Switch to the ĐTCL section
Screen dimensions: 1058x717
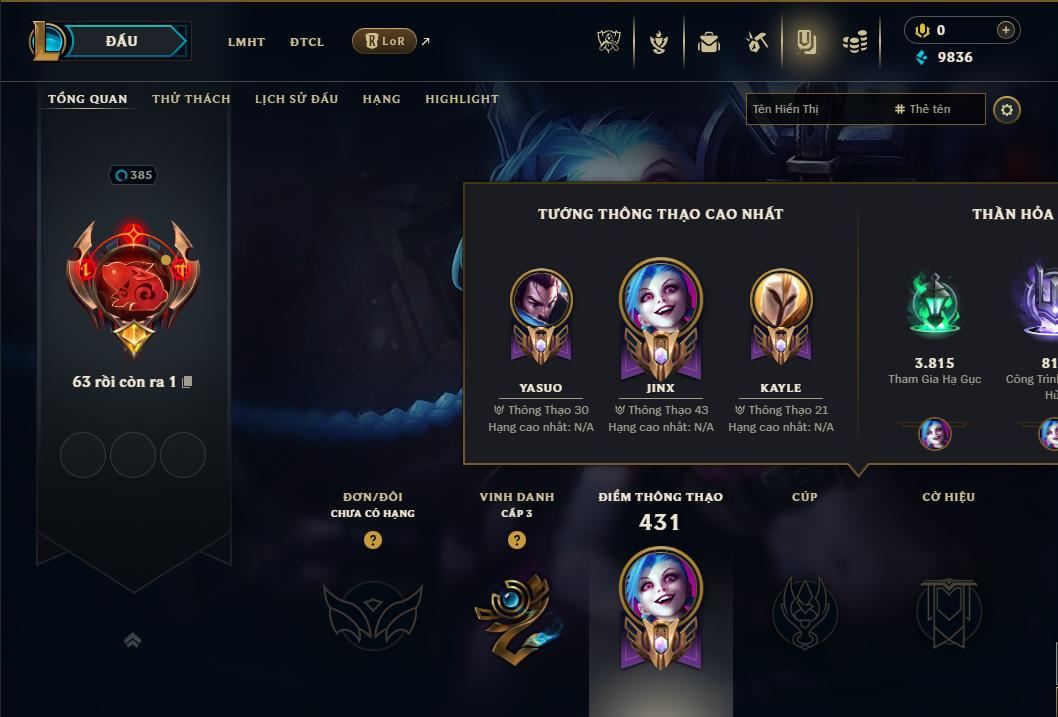307,42
